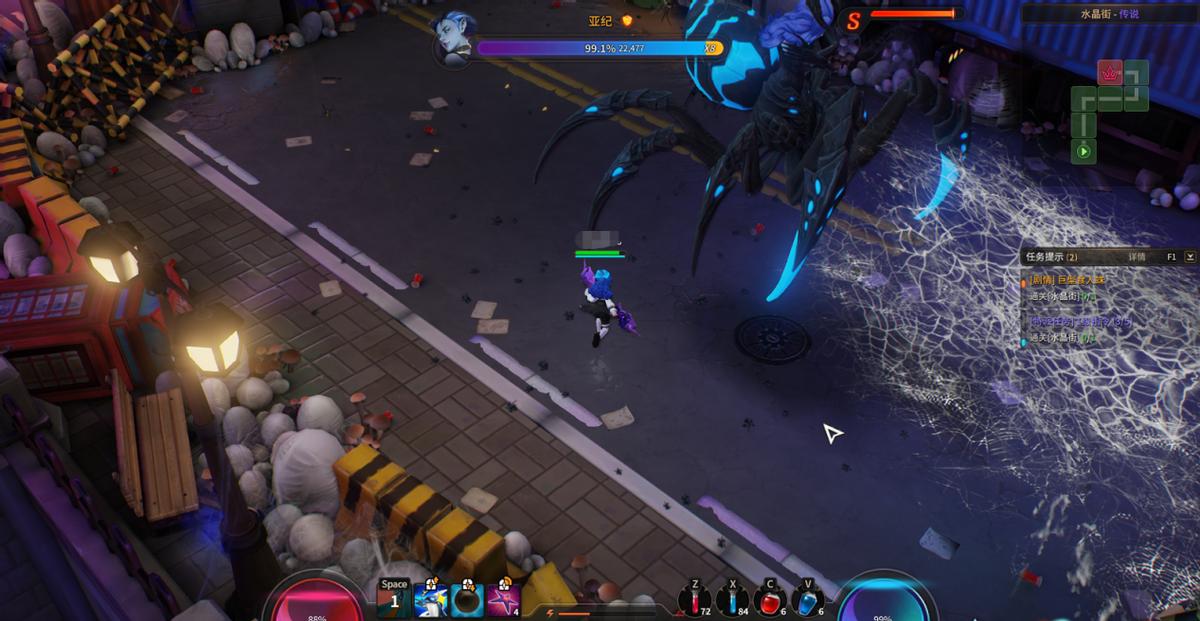The height and width of the screenshot is (621, 1200).
Task: Select the orange 剧情 story quest entry
Action: click(1068, 281)
